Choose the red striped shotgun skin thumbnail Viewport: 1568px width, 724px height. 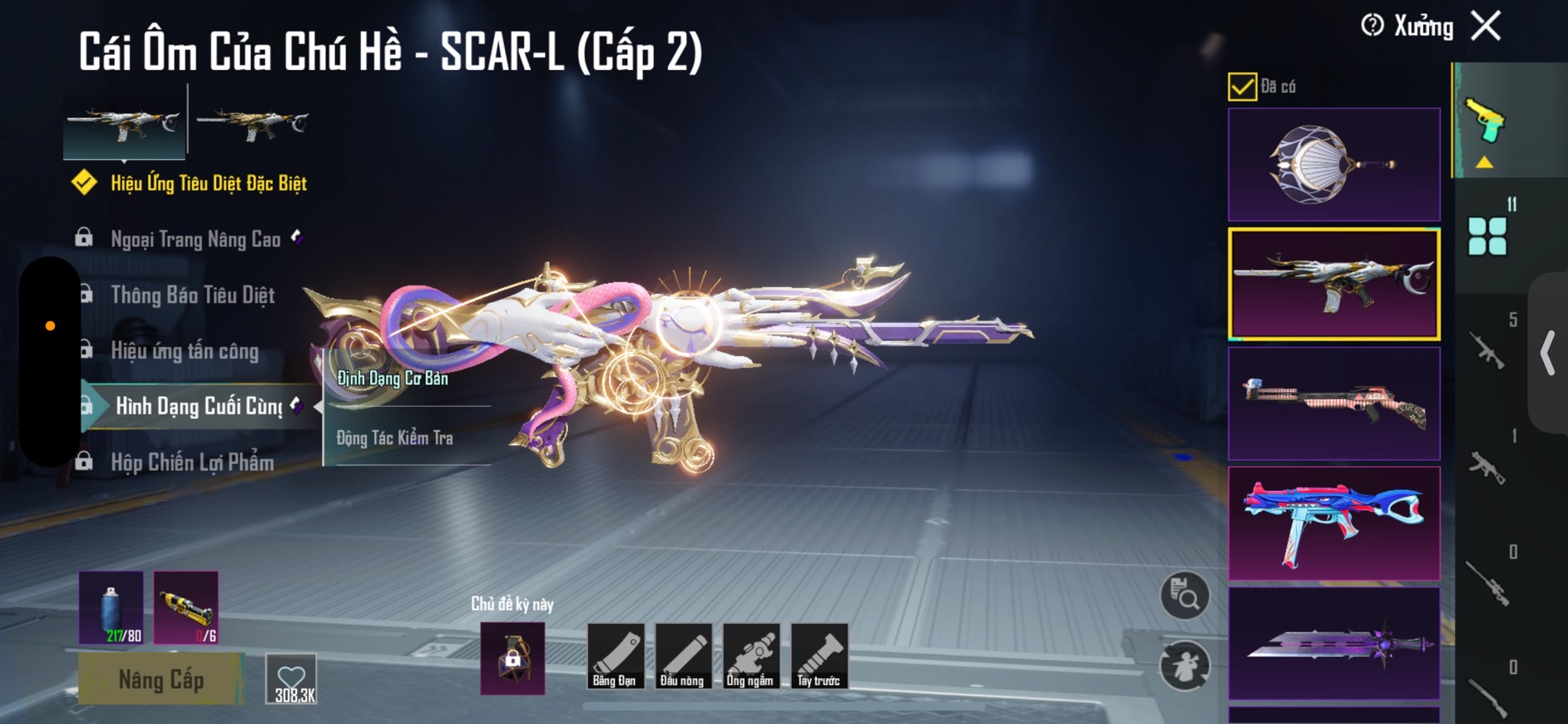[1333, 404]
